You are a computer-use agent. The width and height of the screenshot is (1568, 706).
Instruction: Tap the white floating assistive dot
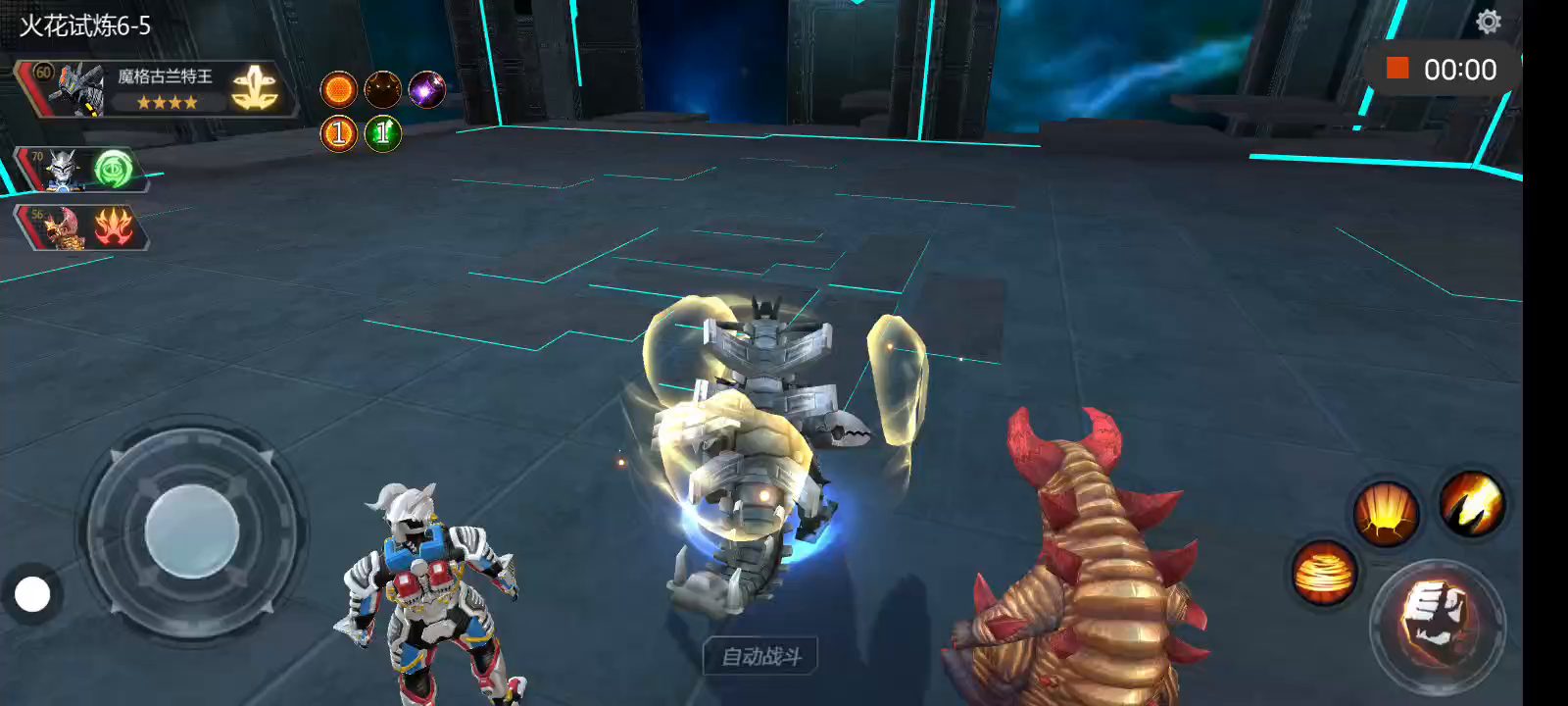pos(32,594)
